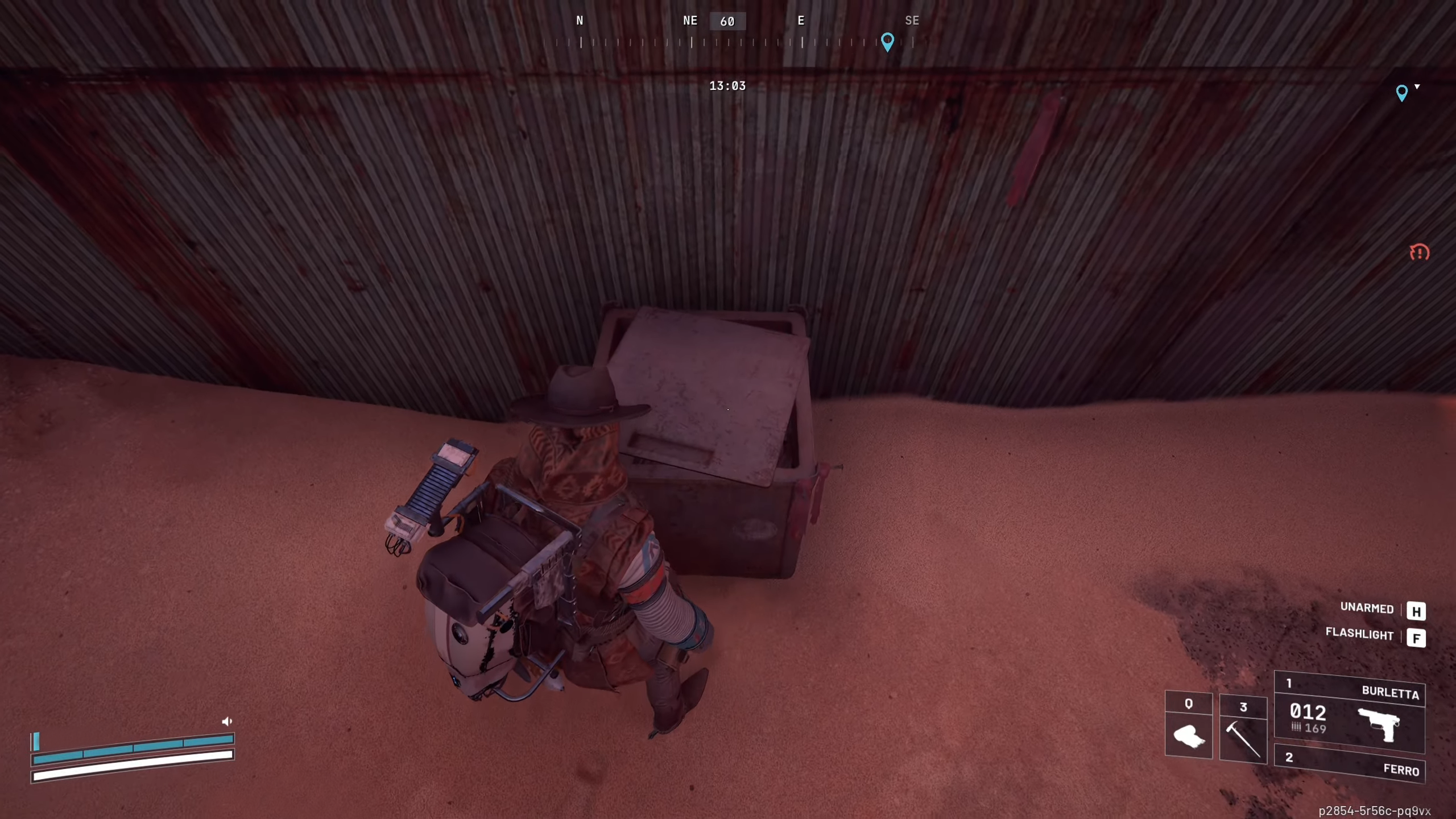Choose the pickaxe tool in slot 3

coord(1243,730)
